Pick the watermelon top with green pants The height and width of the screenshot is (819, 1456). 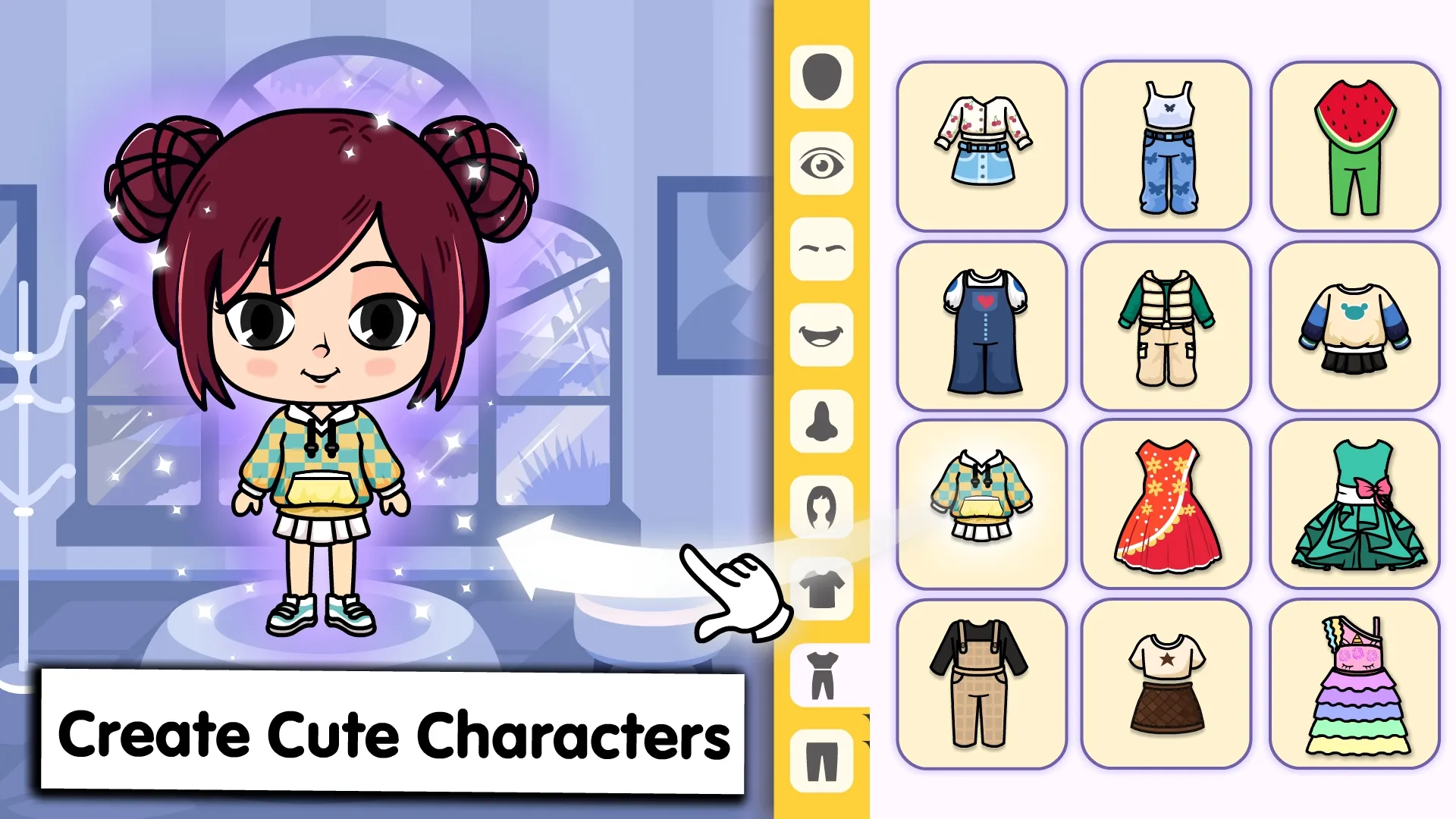(1354, 146)
